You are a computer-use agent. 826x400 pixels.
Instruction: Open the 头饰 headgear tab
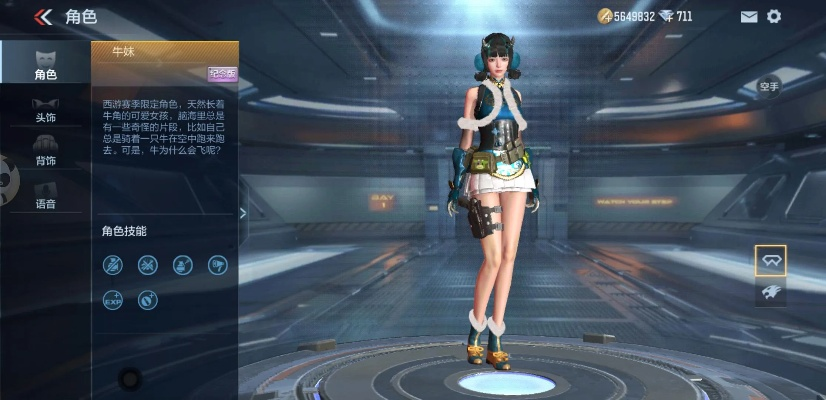pos(45,108)
